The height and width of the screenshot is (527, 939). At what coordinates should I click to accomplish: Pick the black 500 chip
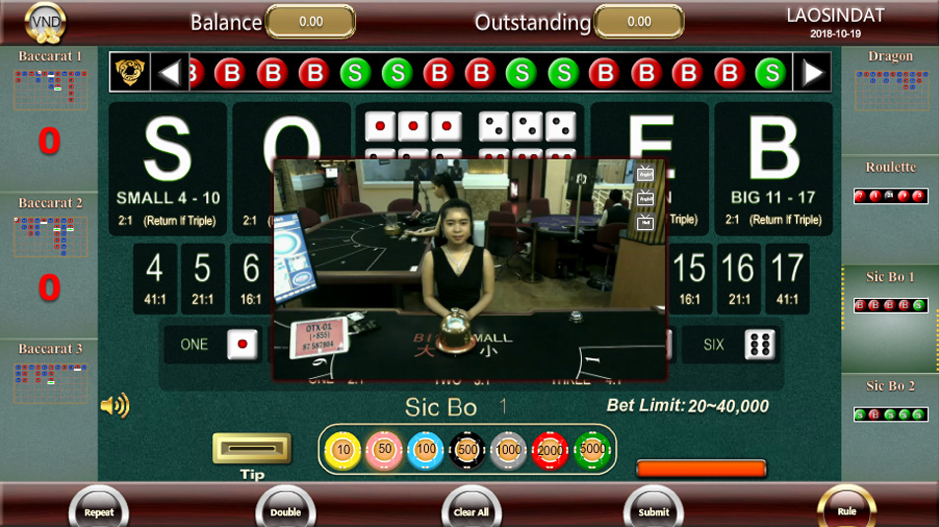coord(467,450)
